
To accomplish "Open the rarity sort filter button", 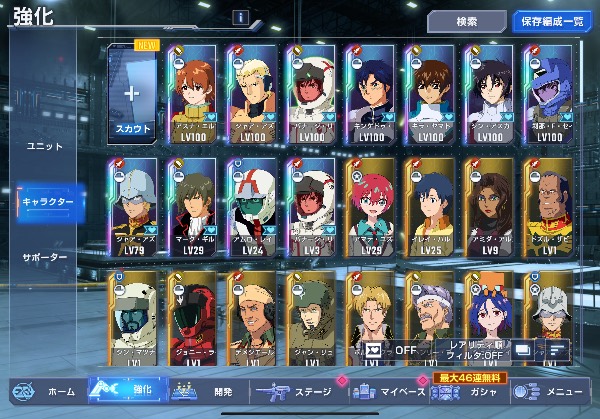I will [472, 350].
